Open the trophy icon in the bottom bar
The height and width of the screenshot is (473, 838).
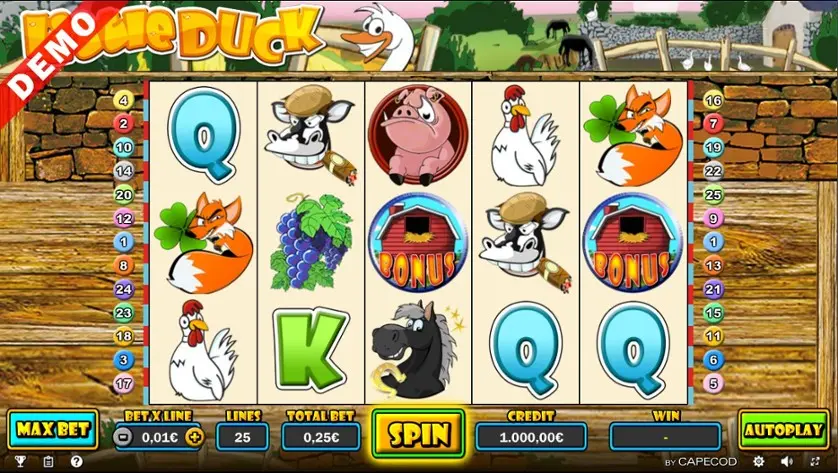point(20,462)
